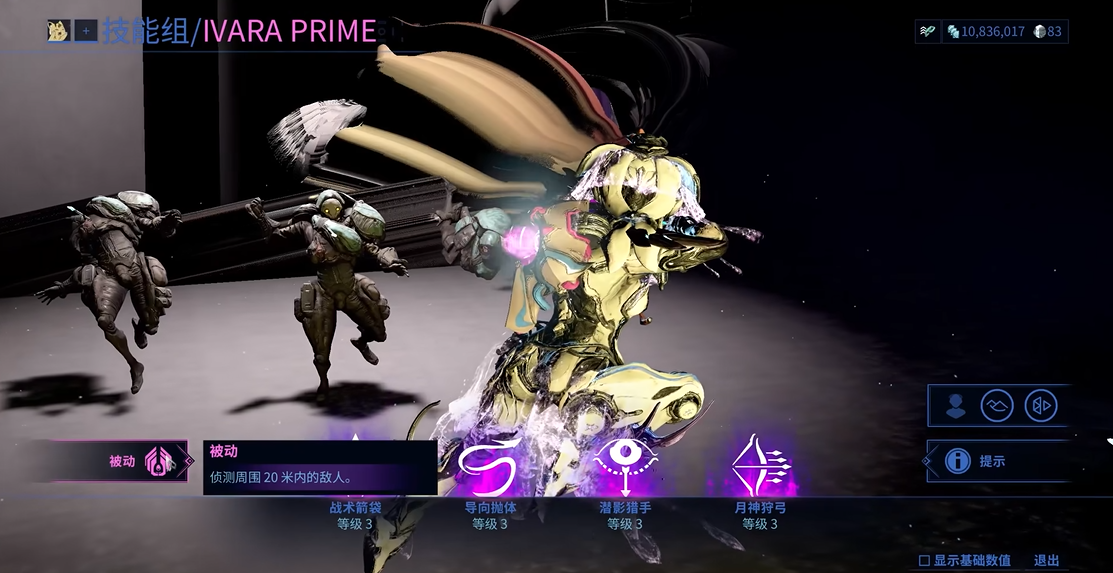
Task: Go back via the 技能组 breadcrumb
Action: click(145, 31)
